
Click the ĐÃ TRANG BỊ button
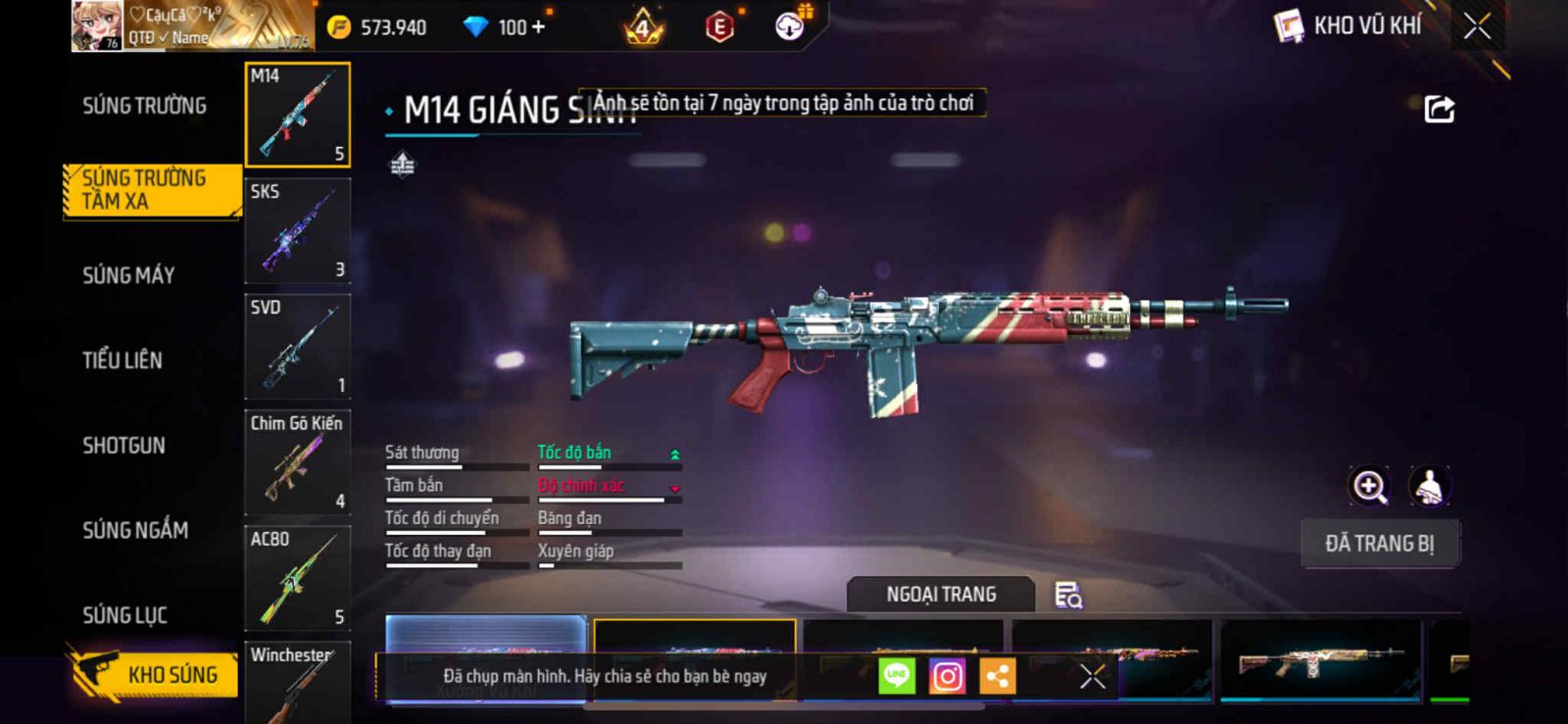pos(1379,544)
